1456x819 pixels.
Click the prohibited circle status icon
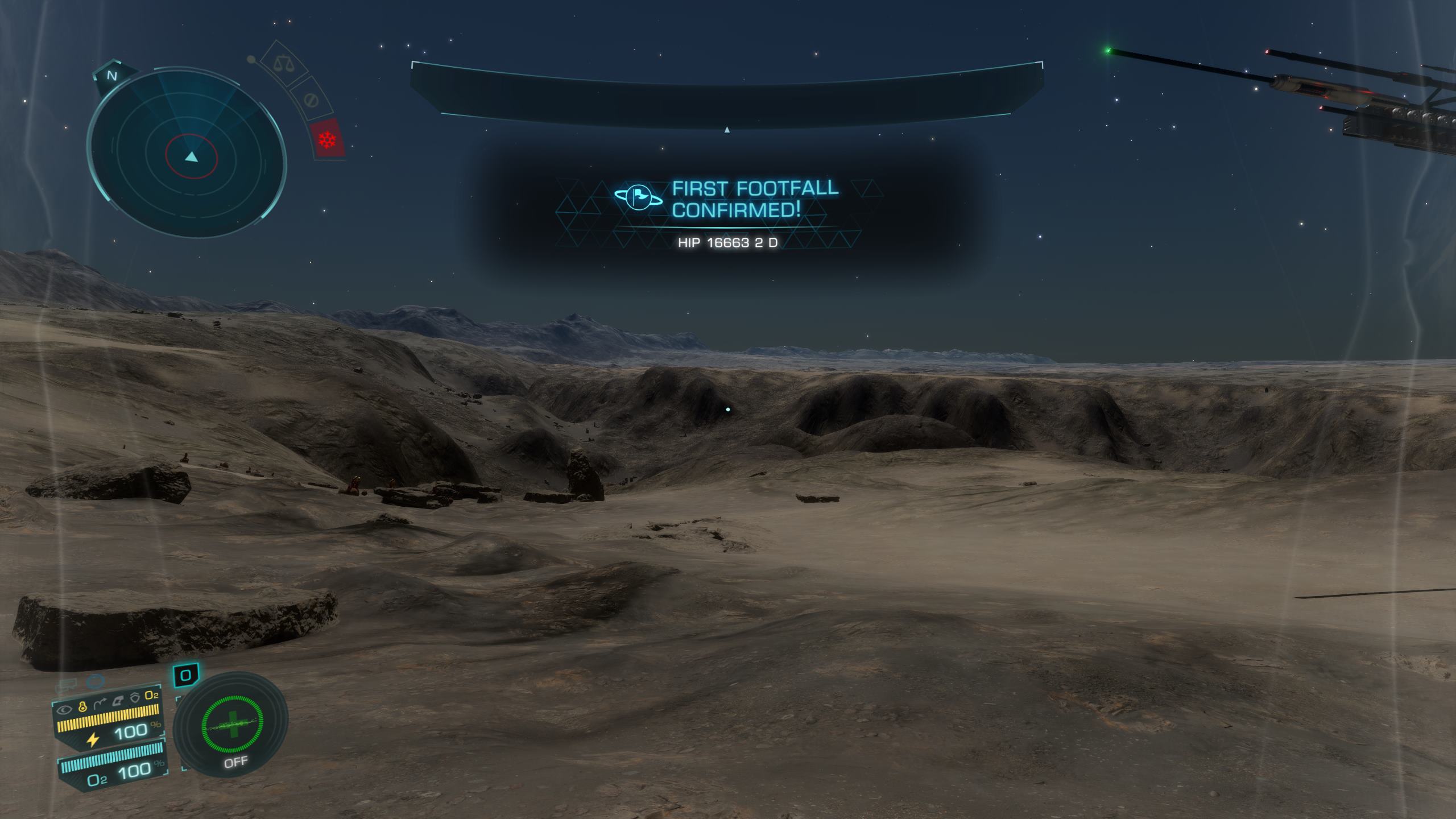point(310,101)
